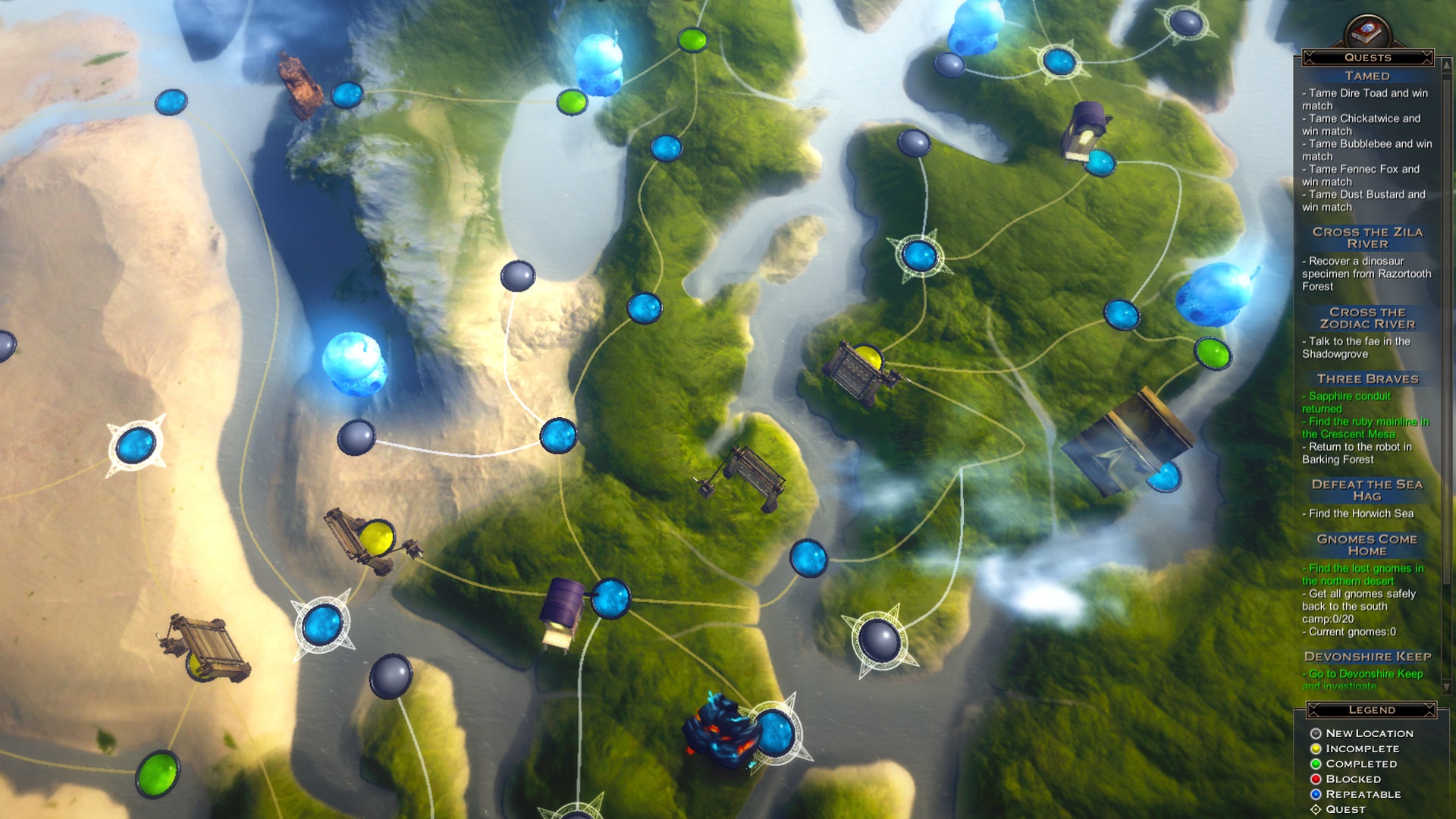
Task: Select the Gnomes Come Home quest heading
Action: 1366,545
